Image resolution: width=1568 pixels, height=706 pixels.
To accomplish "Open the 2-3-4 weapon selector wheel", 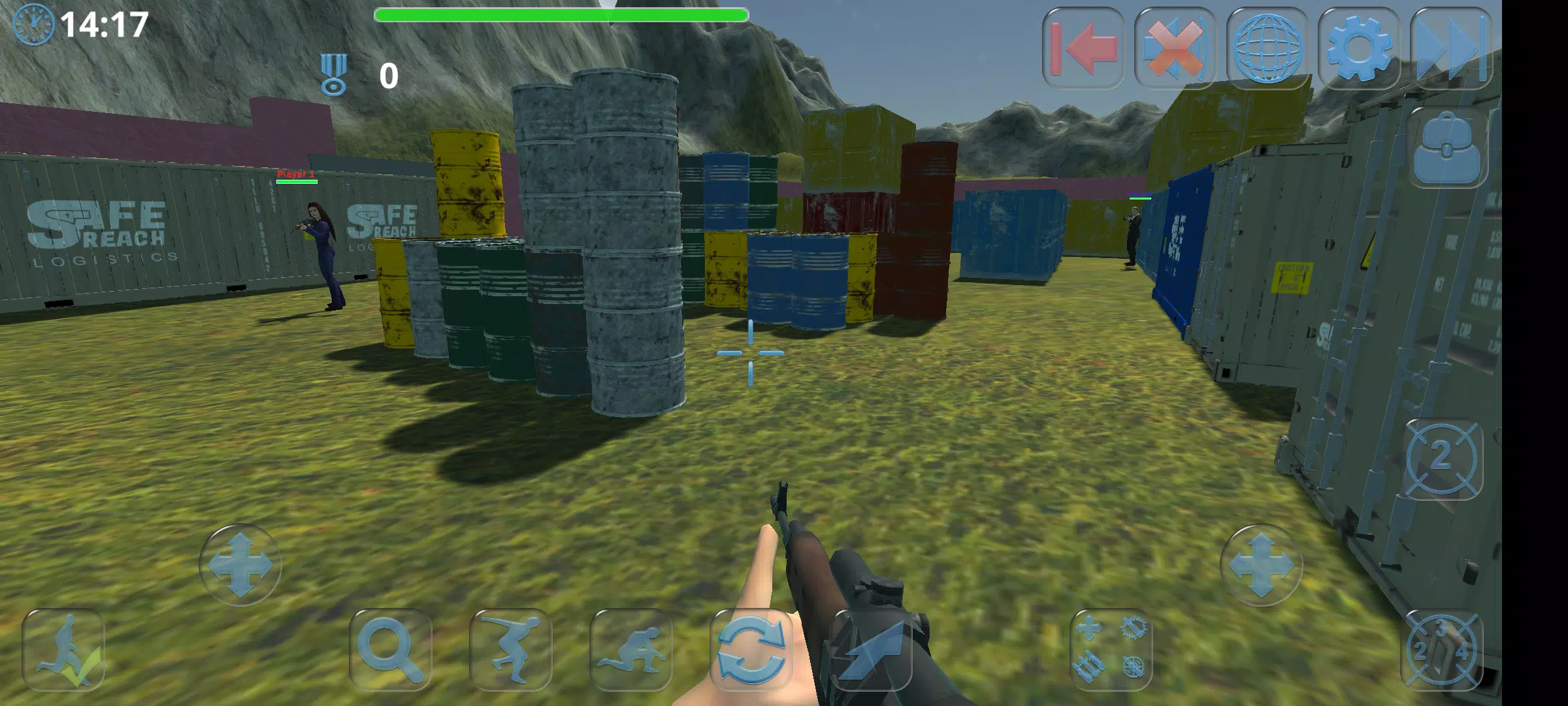I will 1442,650.
